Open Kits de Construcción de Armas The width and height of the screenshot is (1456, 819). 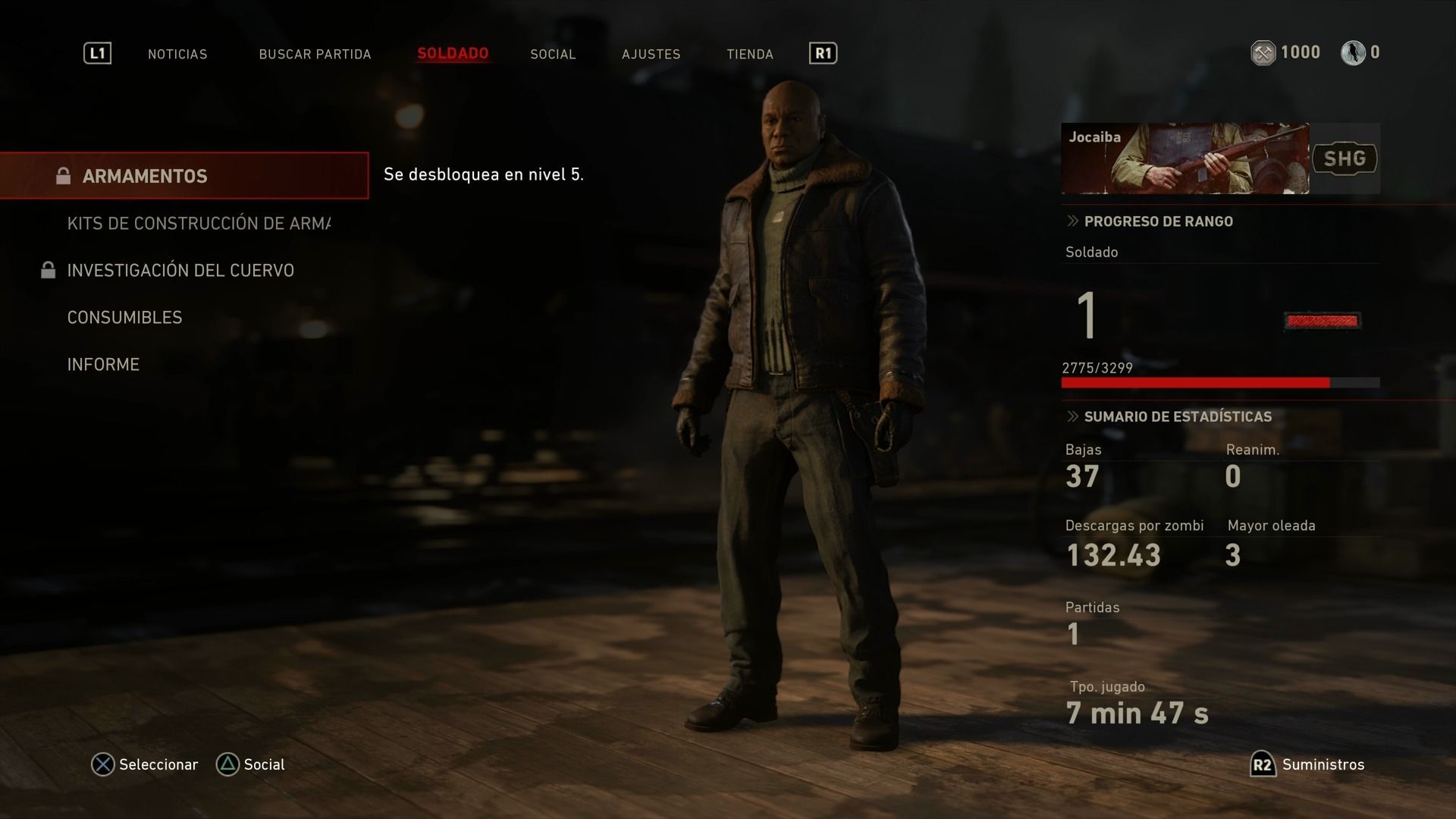click(x=199, y=224)
